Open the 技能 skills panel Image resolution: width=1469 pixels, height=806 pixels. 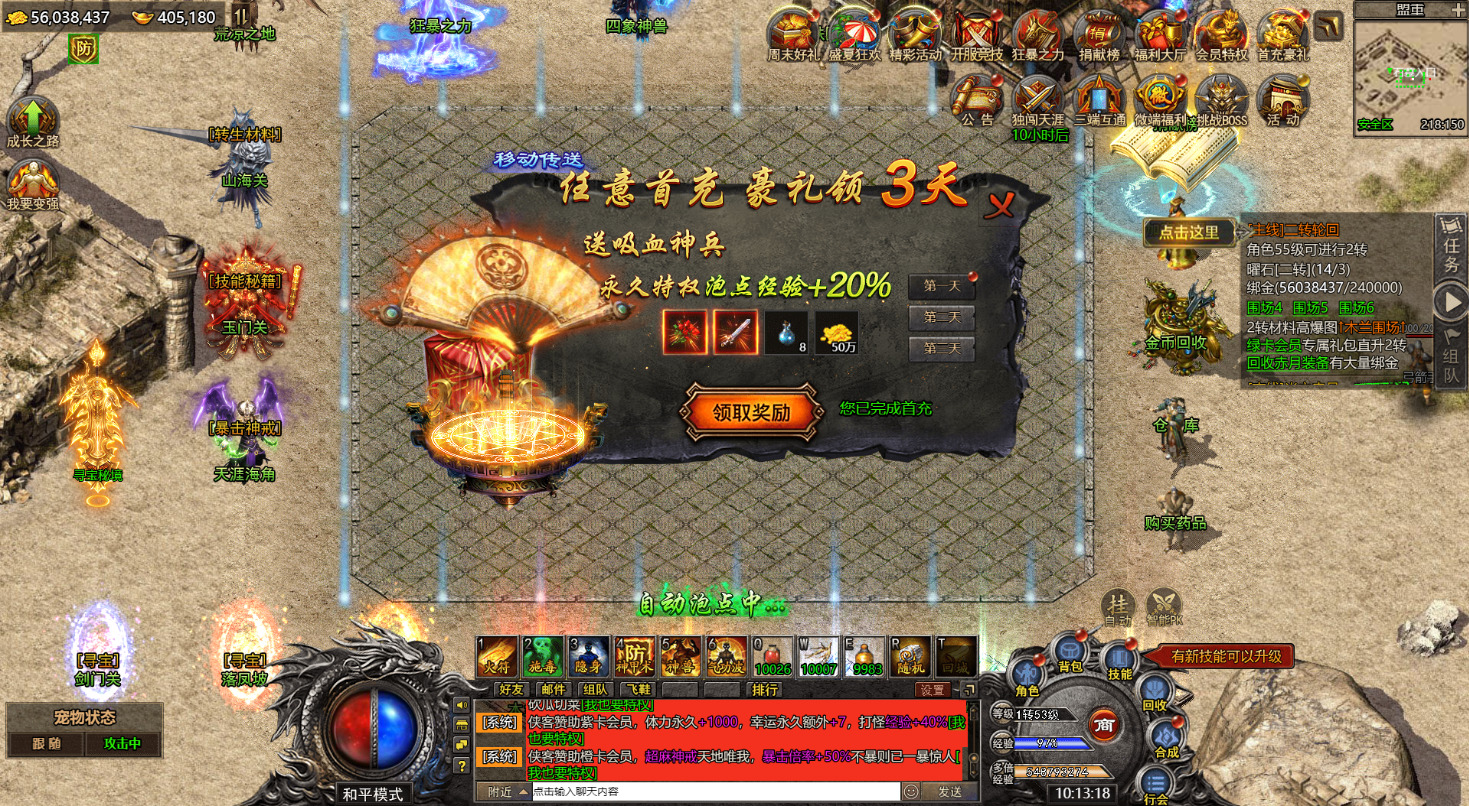click(x=1120, y=662)
